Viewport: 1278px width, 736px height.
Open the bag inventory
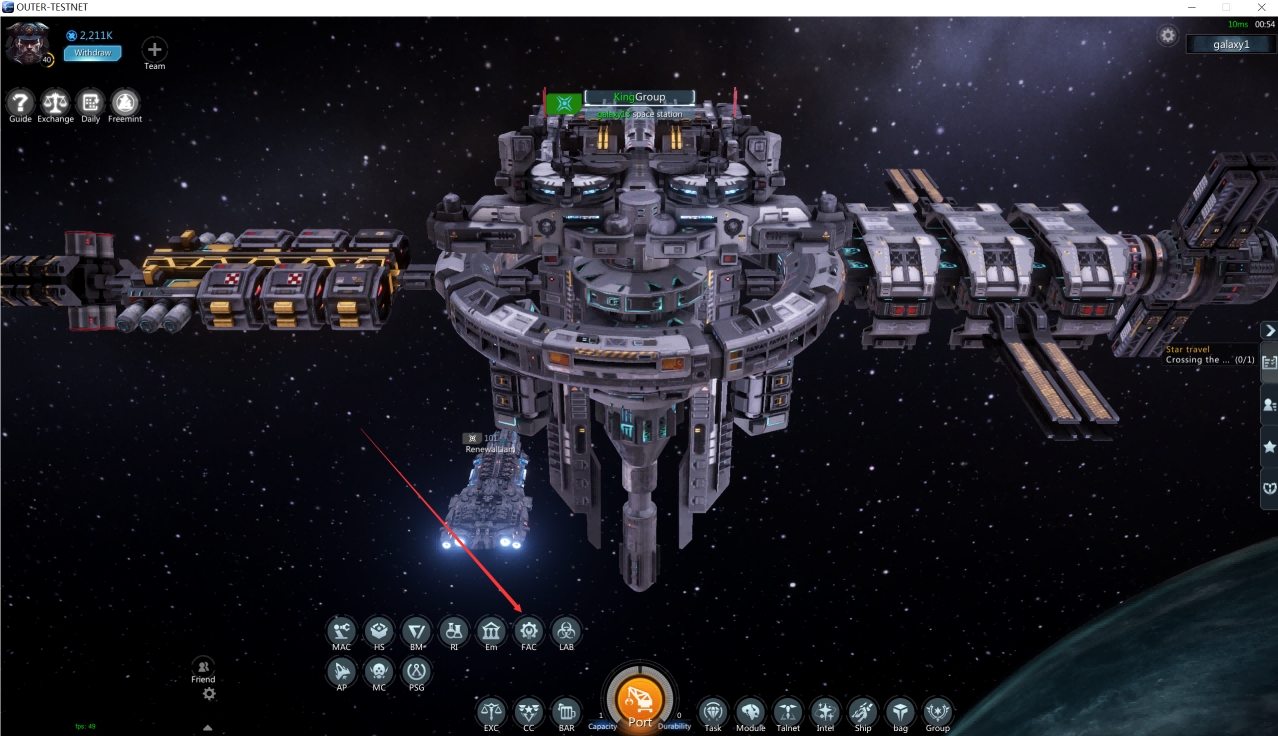tap(900, 712)
